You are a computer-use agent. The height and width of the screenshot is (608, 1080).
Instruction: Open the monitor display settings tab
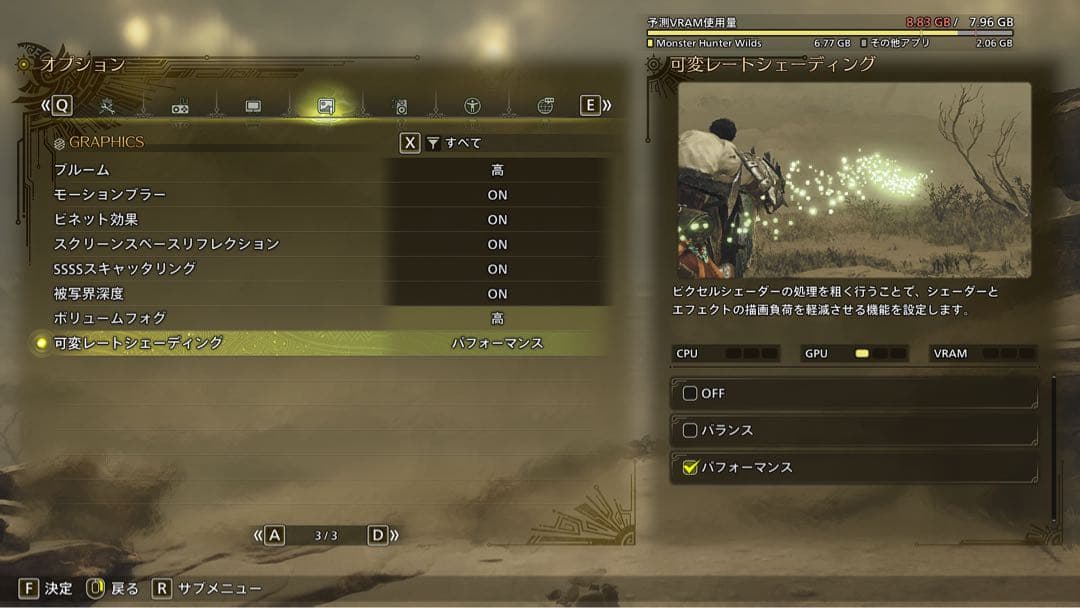[x=253, y=106]
